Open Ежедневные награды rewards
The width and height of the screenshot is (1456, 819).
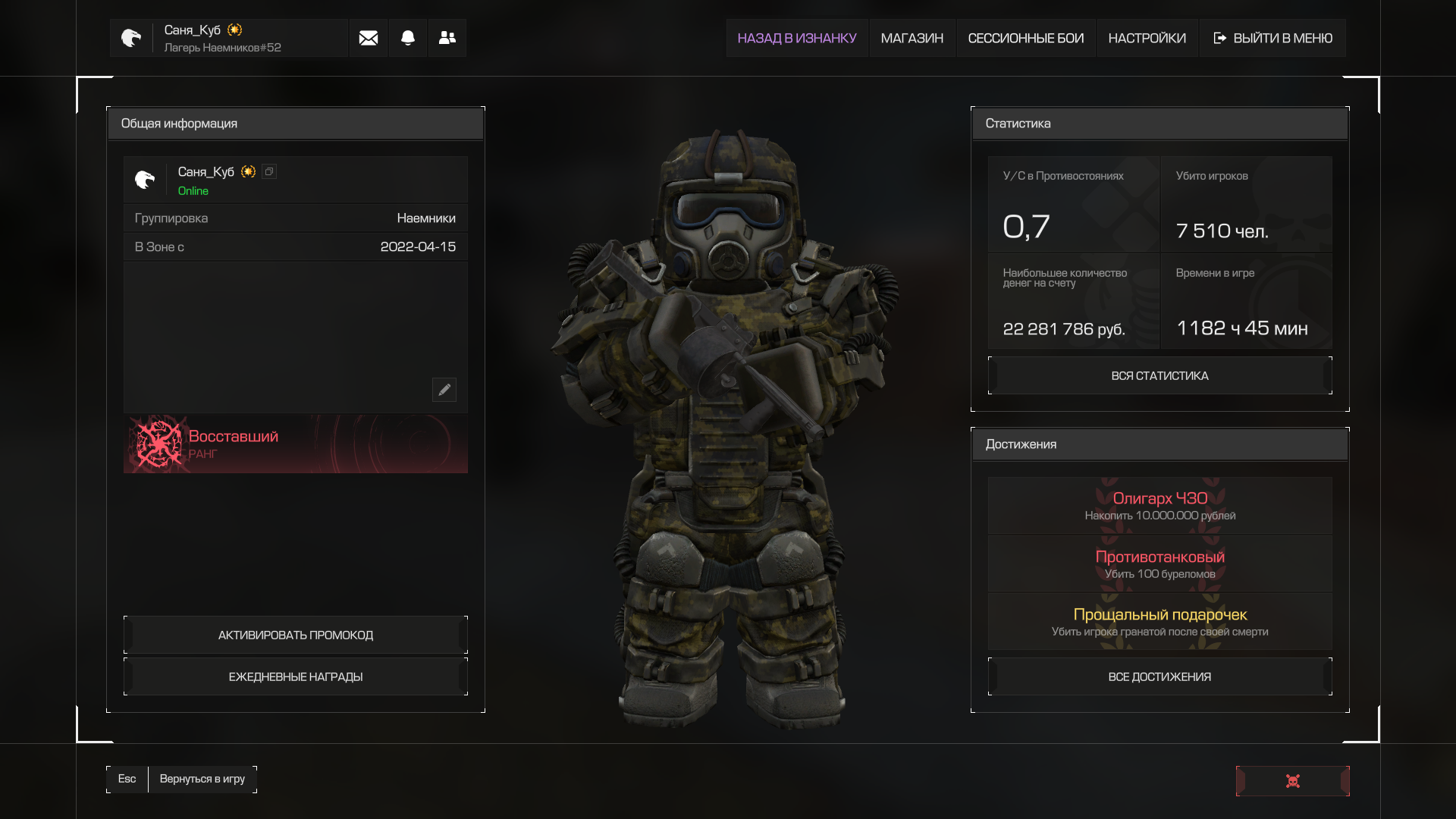click(x=296, y=676)
